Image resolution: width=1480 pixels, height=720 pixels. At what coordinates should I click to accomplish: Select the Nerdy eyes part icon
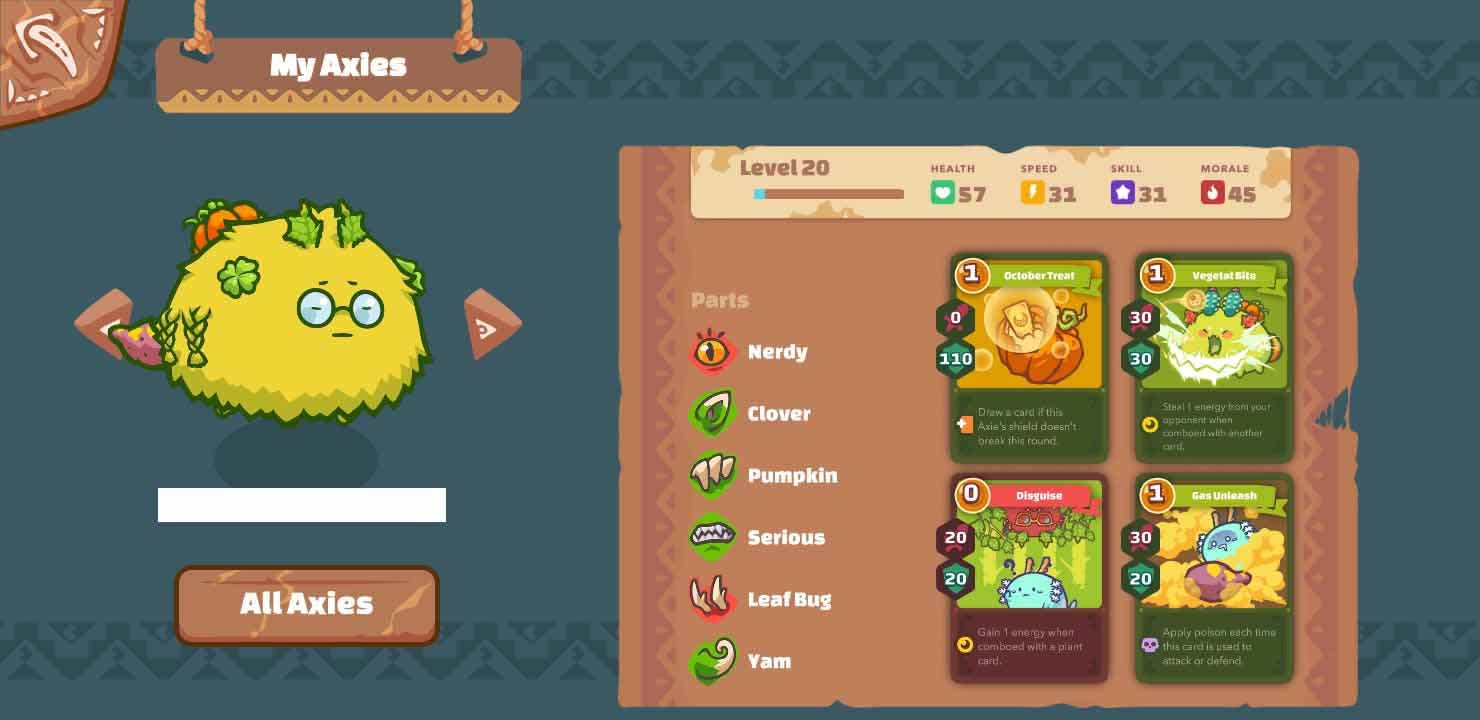[713, 351]
